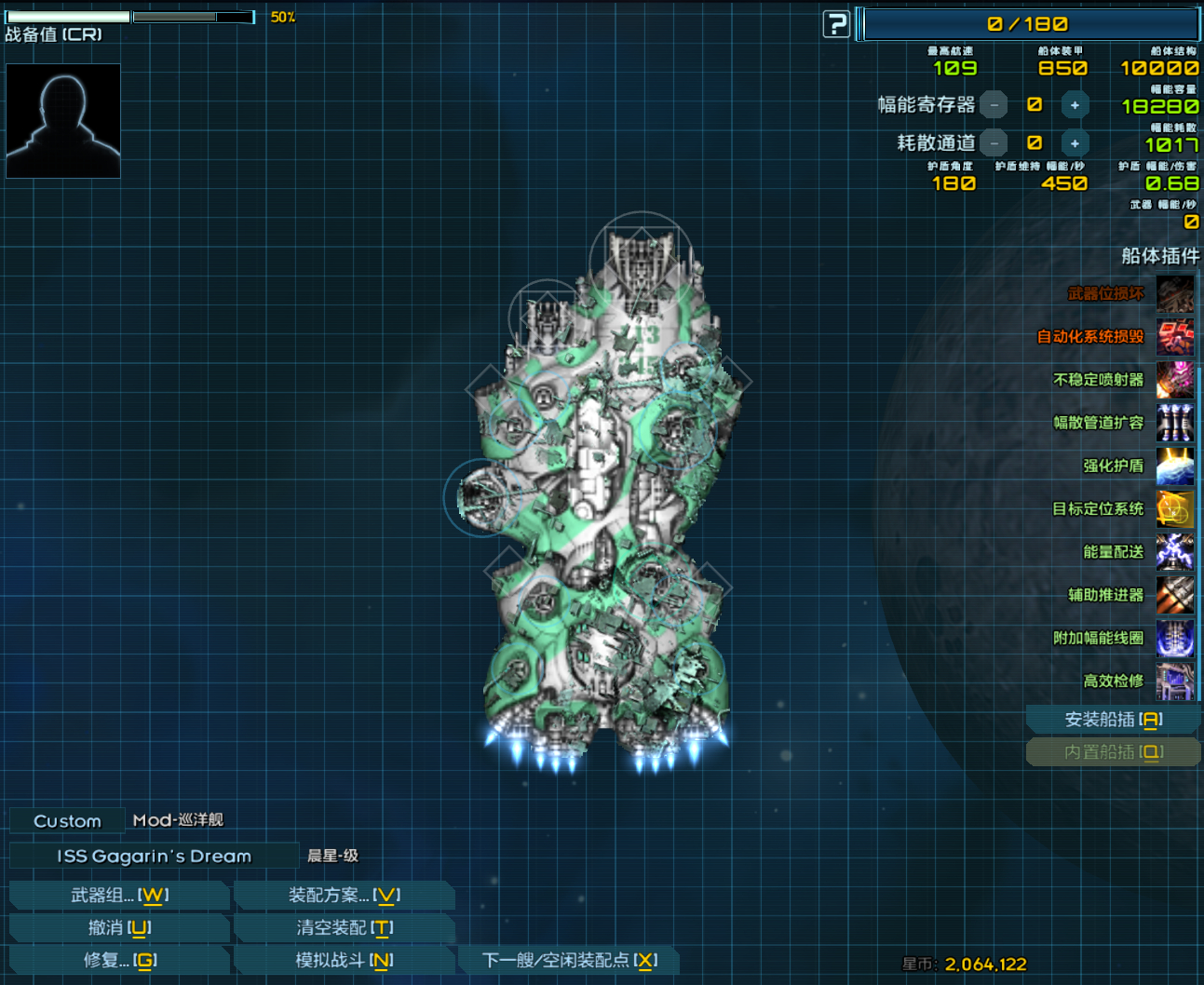Select the 幅散管道扩容 hull mod icon

click(1175, 423)
